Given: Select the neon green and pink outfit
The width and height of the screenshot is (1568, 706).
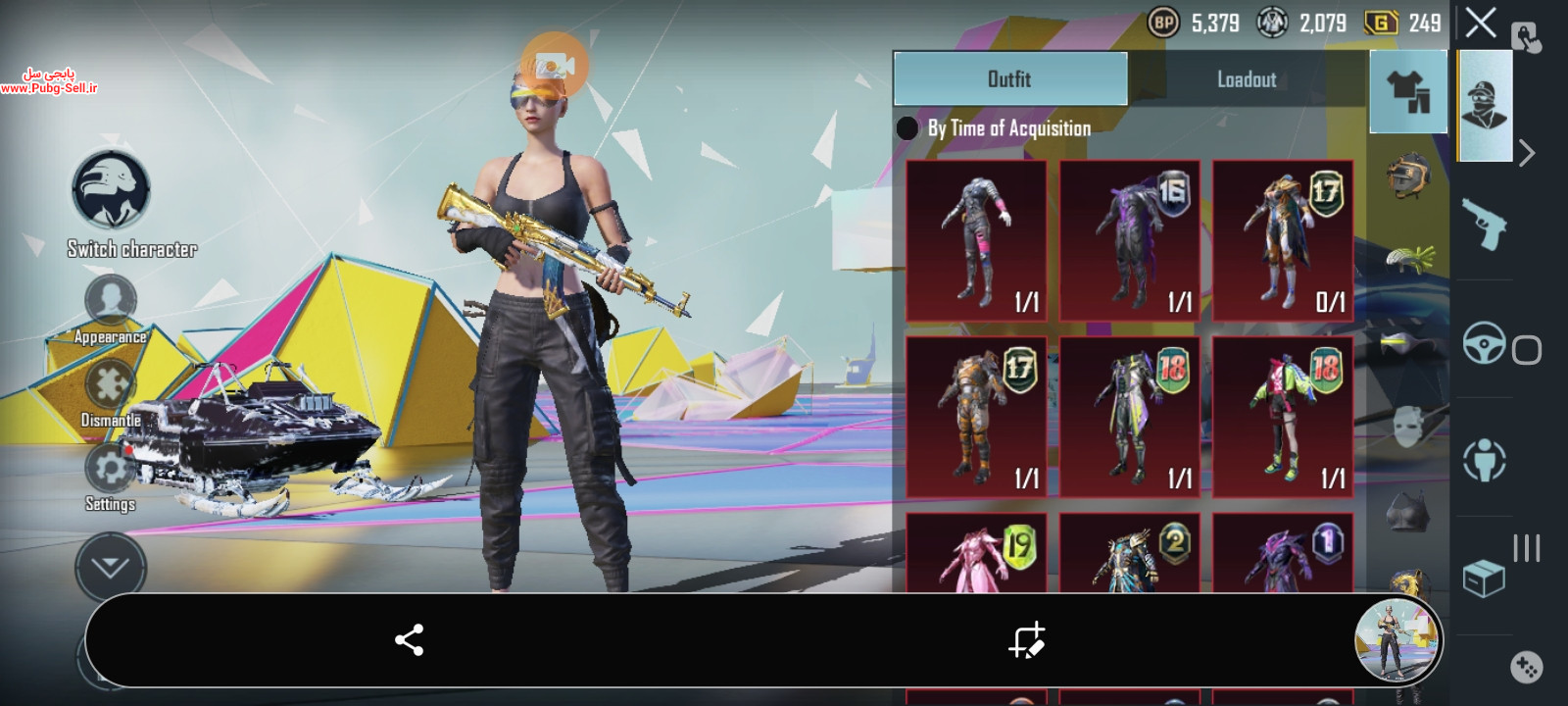Looking at the screenshot, I should coord(1283,418).
